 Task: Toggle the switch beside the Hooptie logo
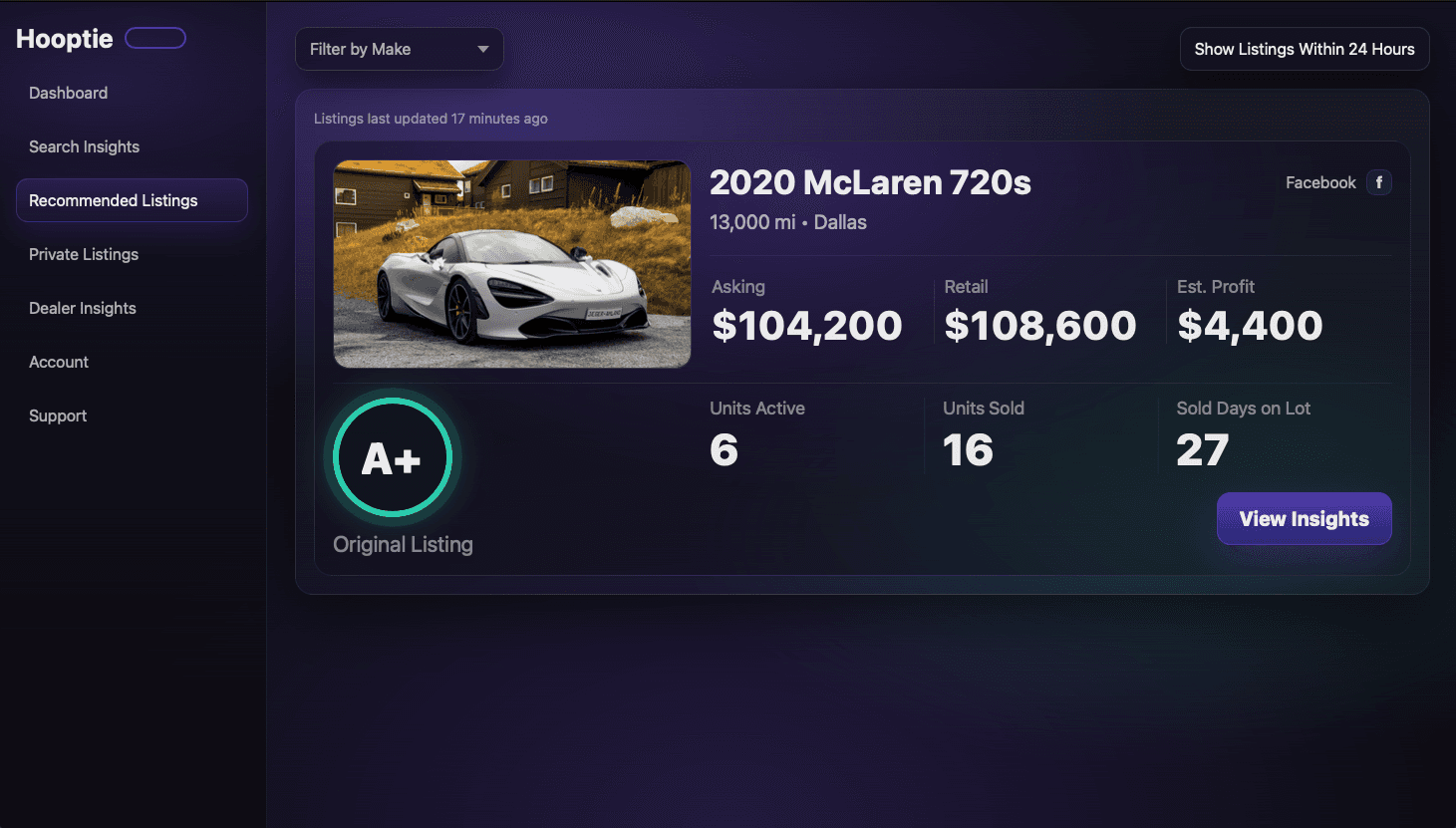coord(155,37)
